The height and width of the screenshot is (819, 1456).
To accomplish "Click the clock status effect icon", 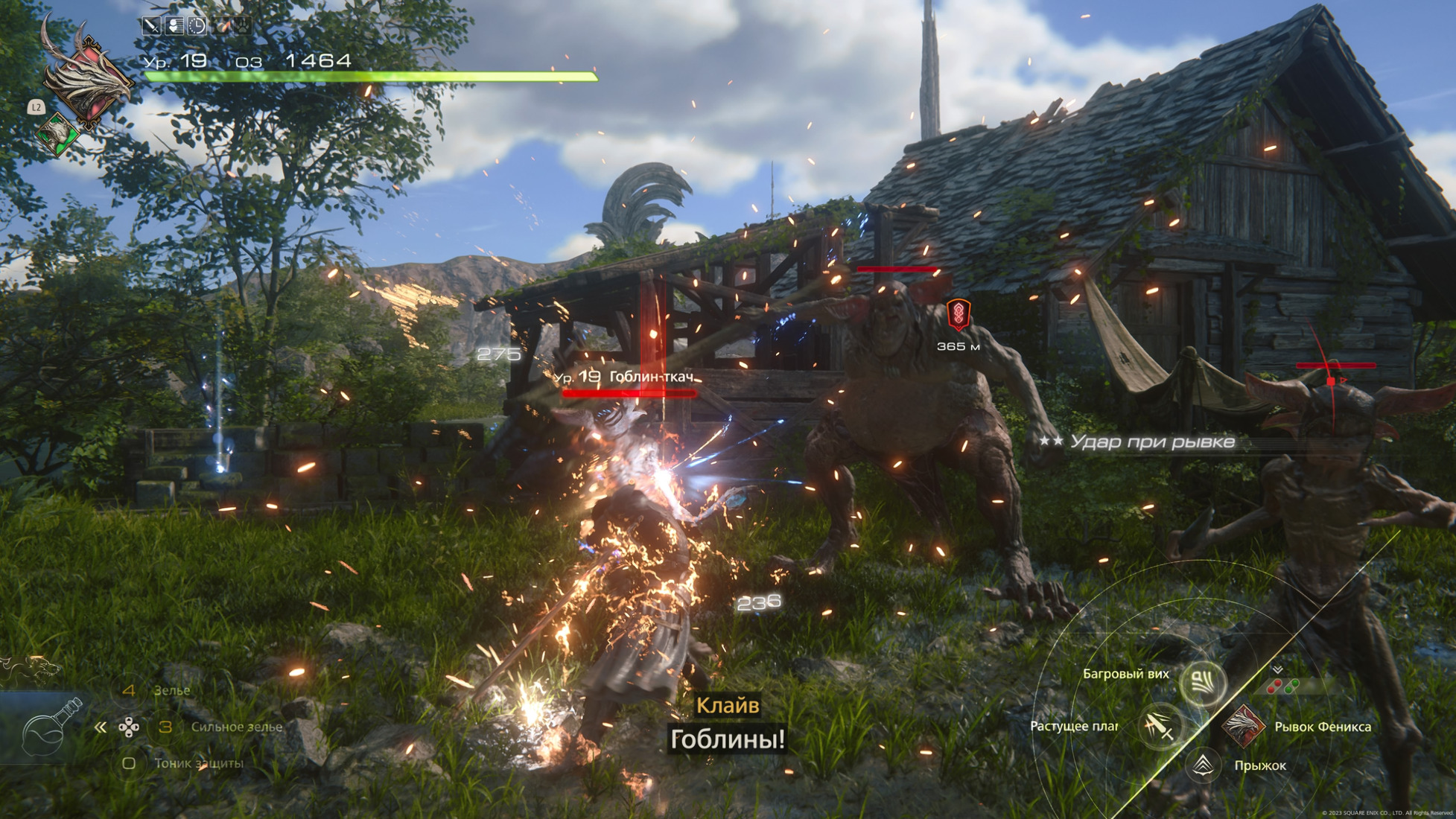I will click(197, 26).
